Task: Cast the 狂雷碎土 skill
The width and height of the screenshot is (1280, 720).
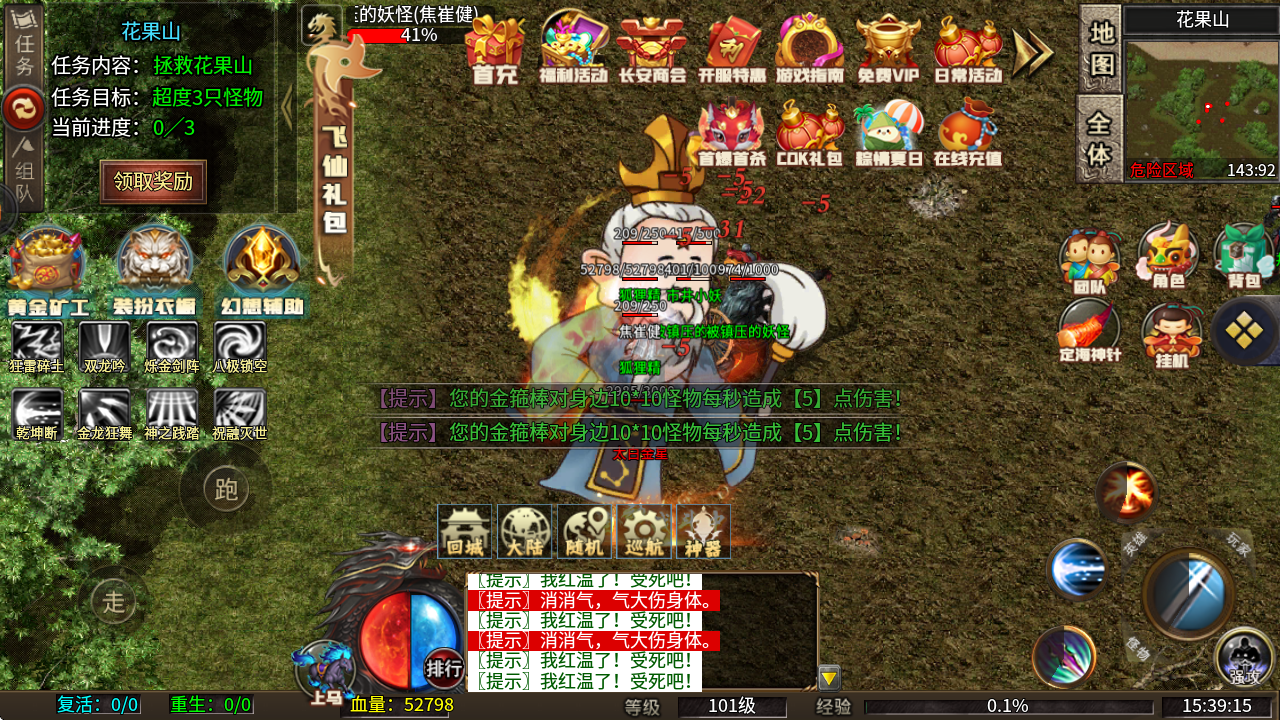Action: pyautogui.click(x=37, y=347)
